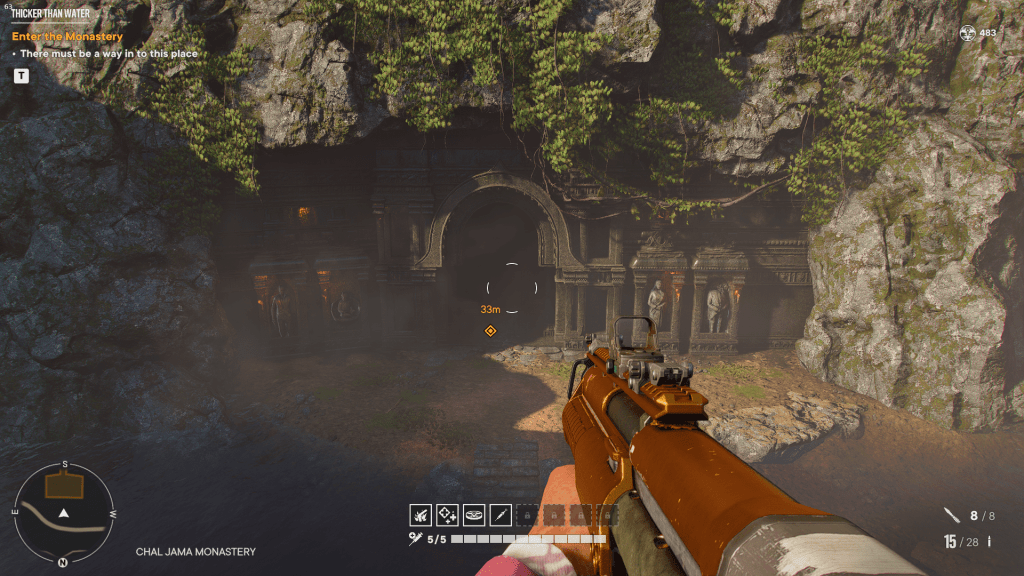Open the Thicker Than Water quest tracker
This screenshot has height=576, width=1024.
[x=52, y=13]
